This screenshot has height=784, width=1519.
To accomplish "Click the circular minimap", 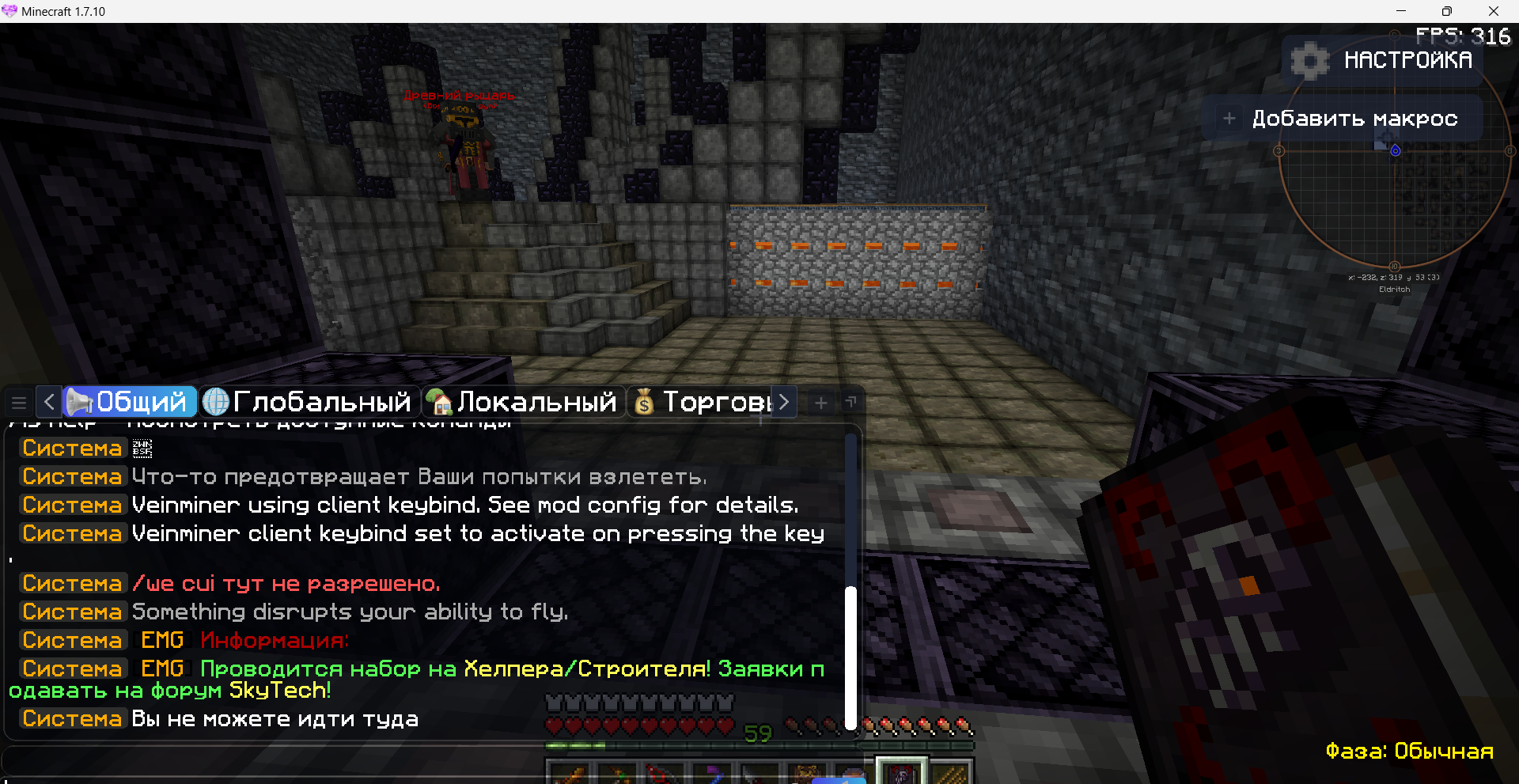I will point(1394,206).
